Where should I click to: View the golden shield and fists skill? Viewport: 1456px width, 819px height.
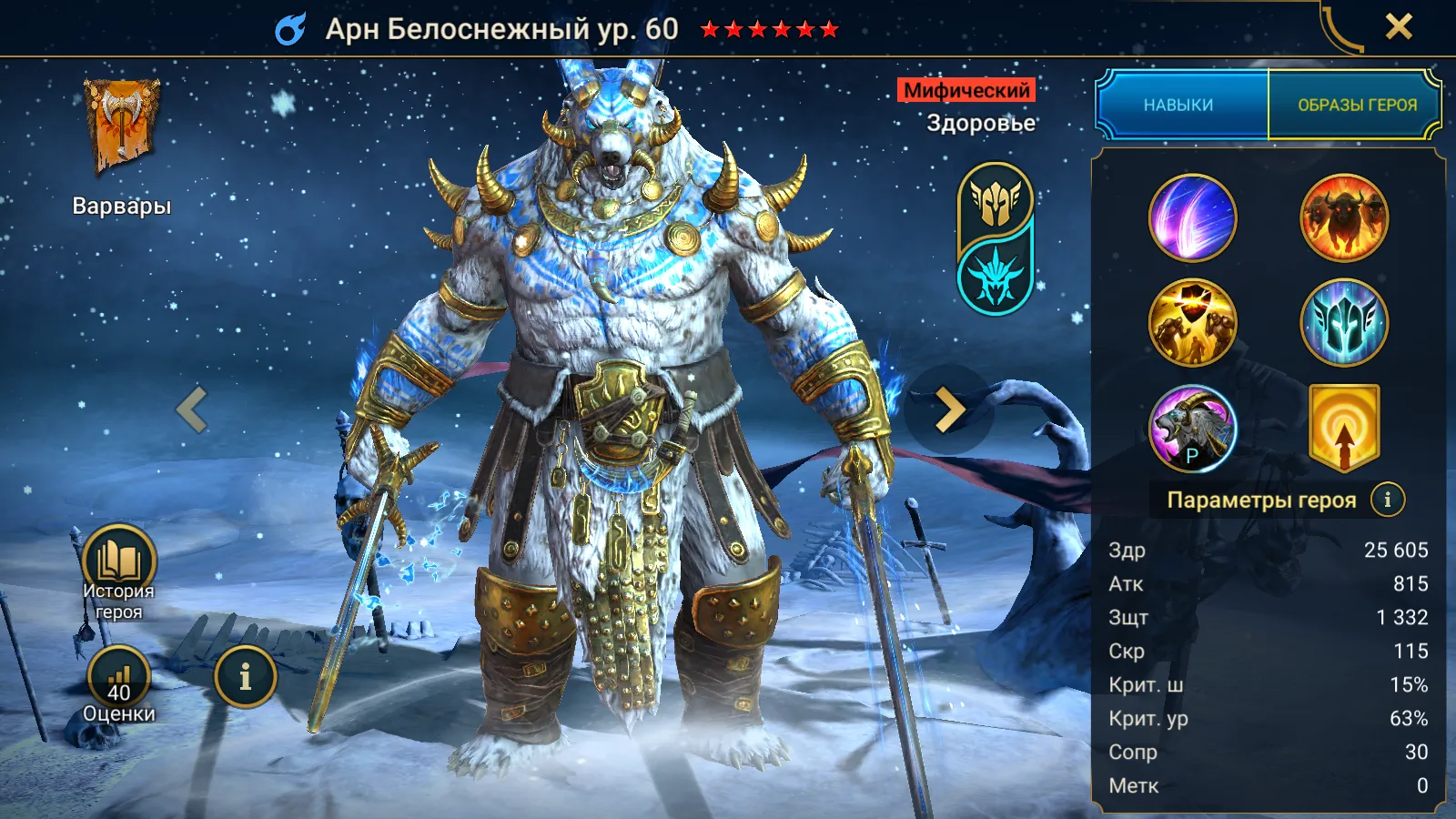(1192, 322)
